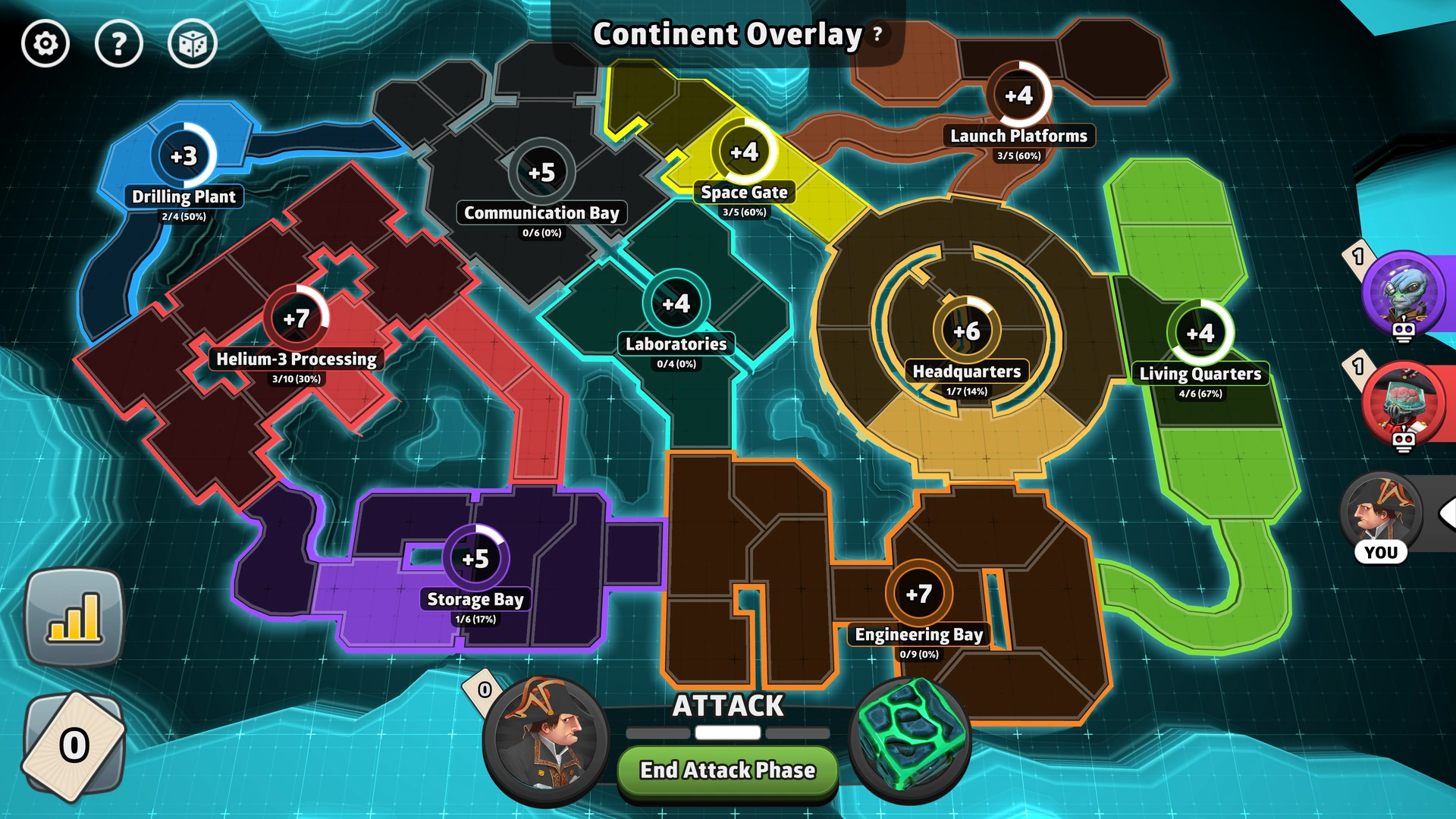Click the white ATTACK phase slider segment
The image size is (1456, 819).
click(726, 733)
